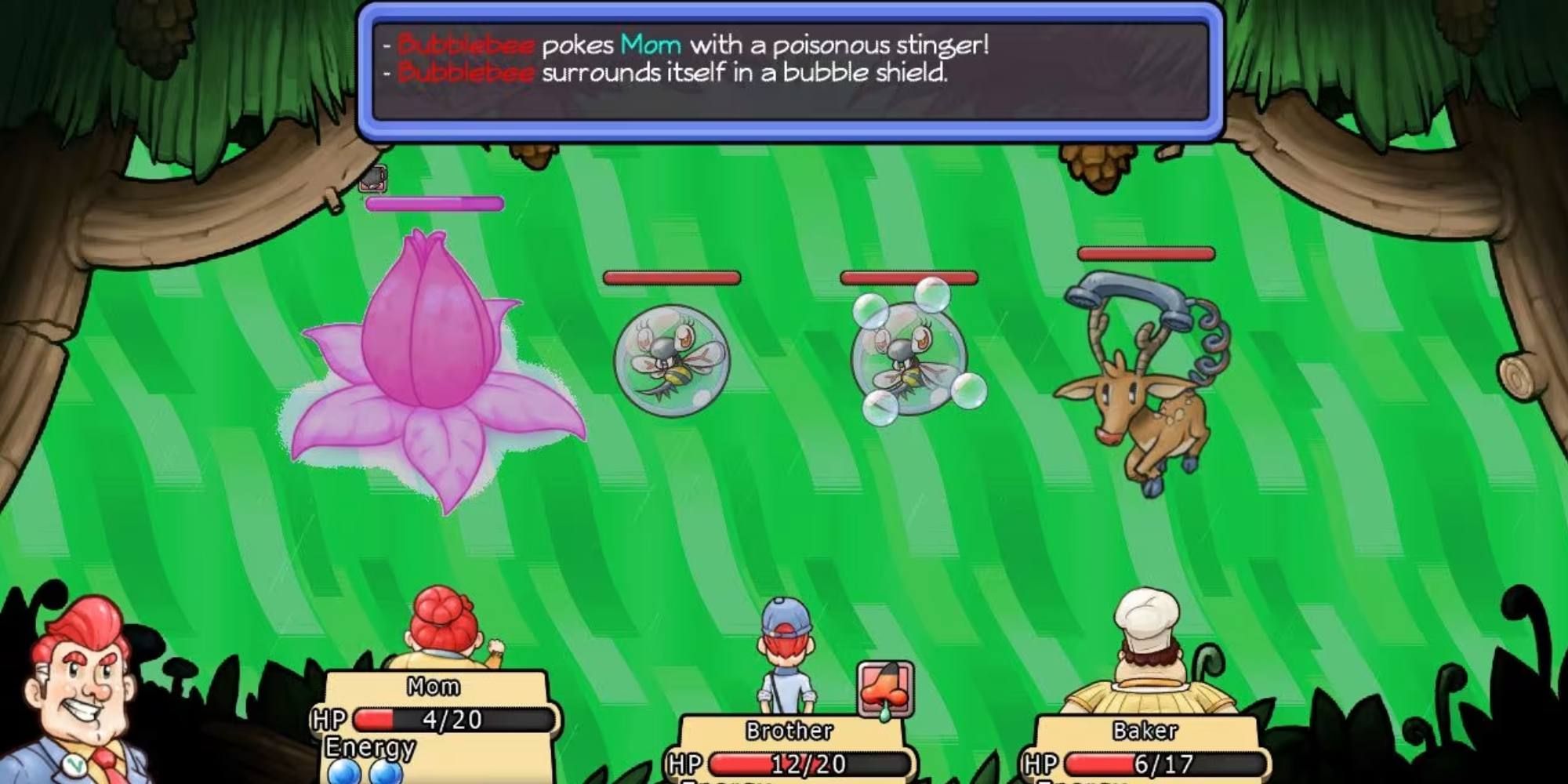The height and width of the screenshot is (784, 1568).
Task: Select Mom's party nameplate
Action: click(x=434, y=687)
